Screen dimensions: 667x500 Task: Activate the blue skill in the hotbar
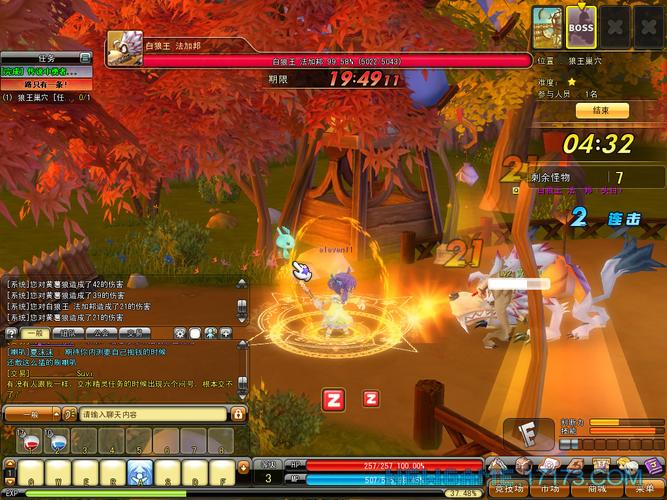pyautogui.click(x=139, y=473)
